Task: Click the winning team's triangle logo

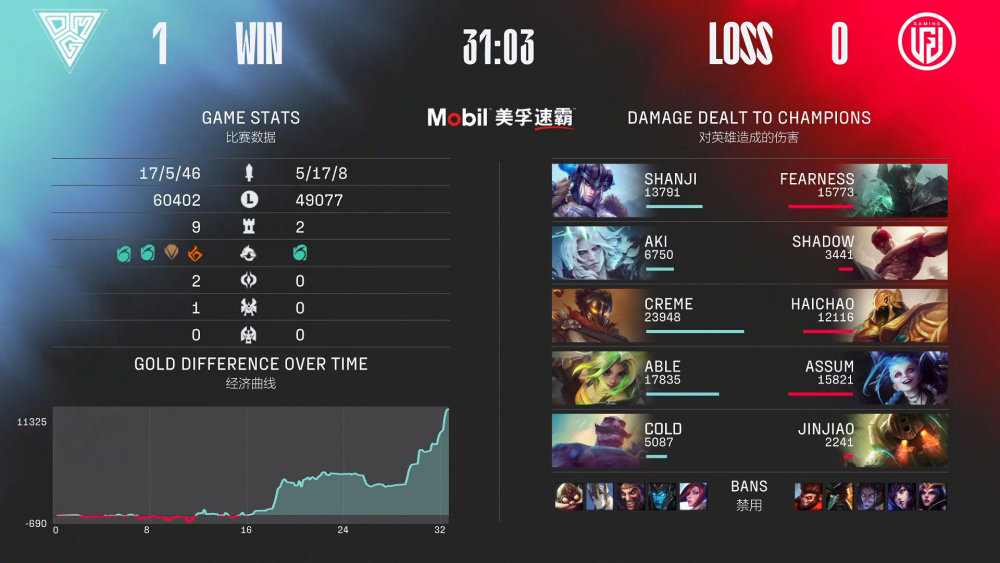Action: click(x=69, y=41)
